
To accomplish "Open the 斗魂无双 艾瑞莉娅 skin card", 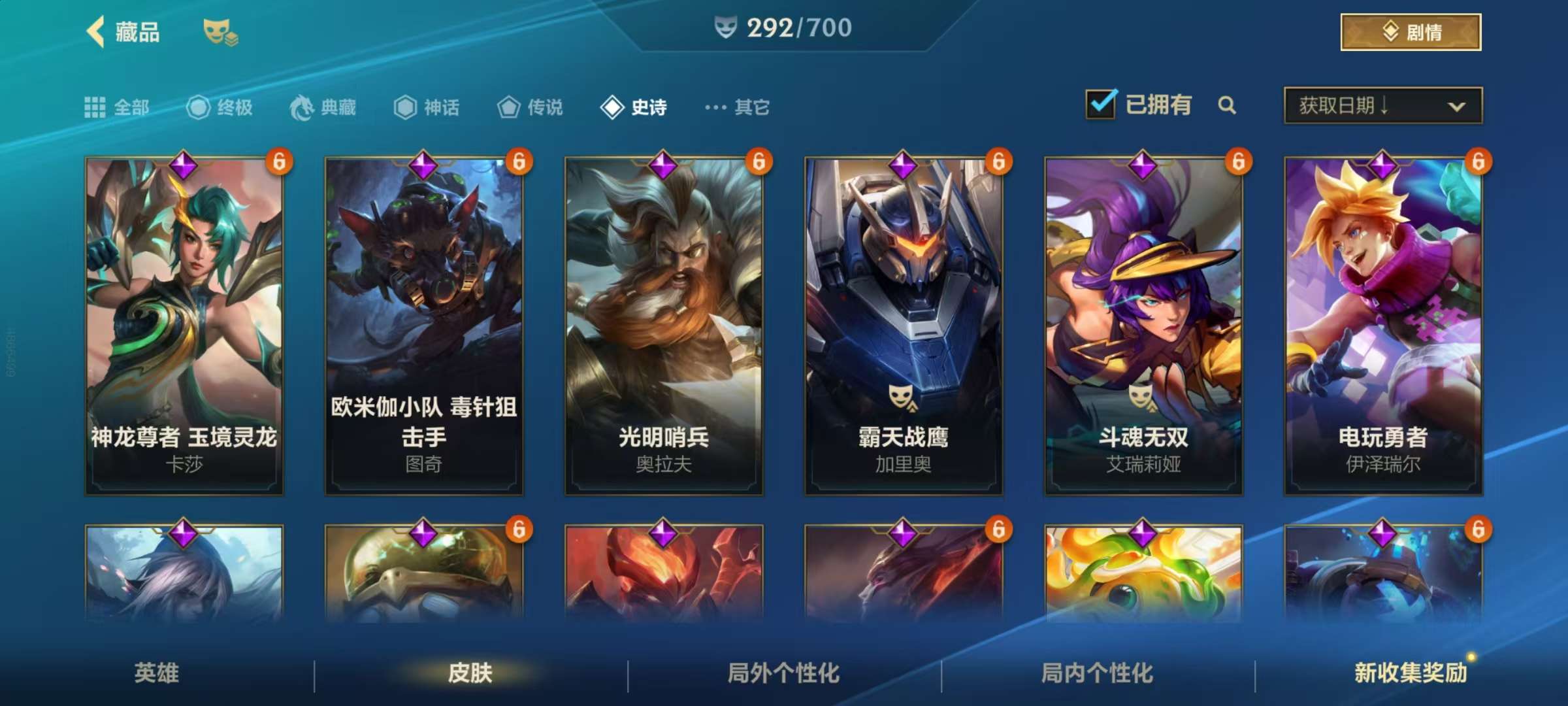I will tap(1143, 326).
